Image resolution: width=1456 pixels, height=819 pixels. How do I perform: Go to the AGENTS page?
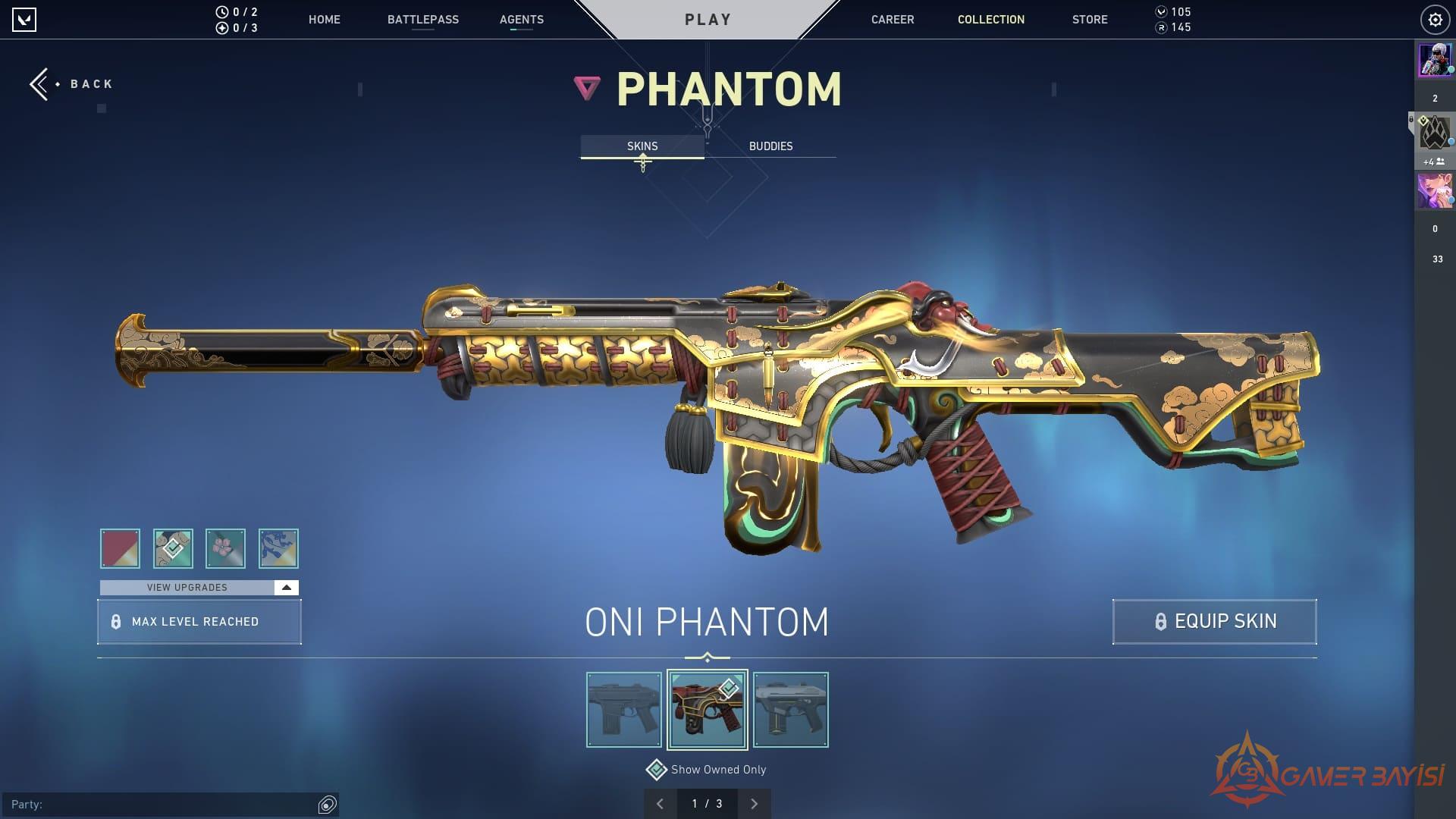tap(521, 20)
